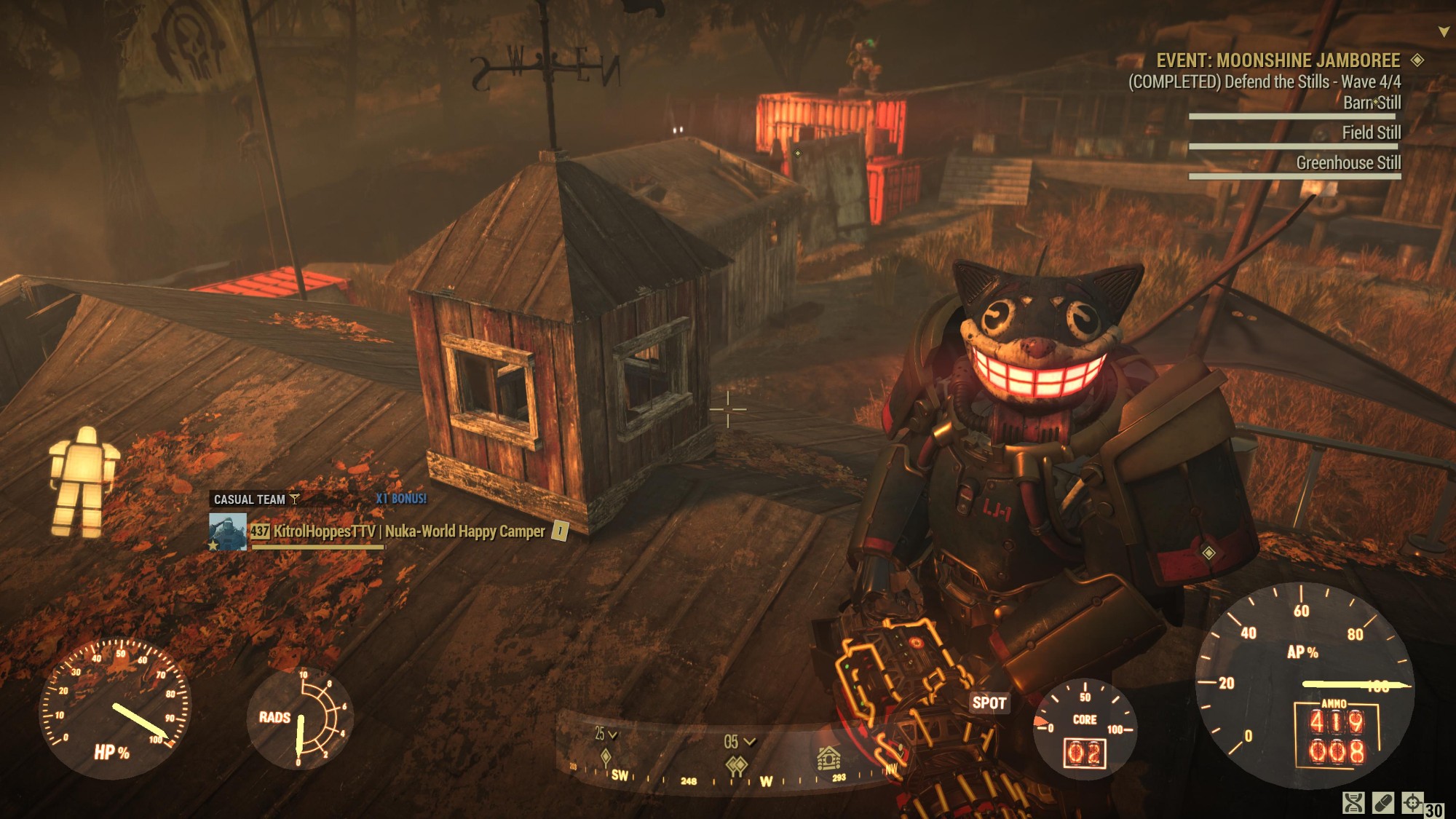Click the power armor condition figure

point(82,481)
